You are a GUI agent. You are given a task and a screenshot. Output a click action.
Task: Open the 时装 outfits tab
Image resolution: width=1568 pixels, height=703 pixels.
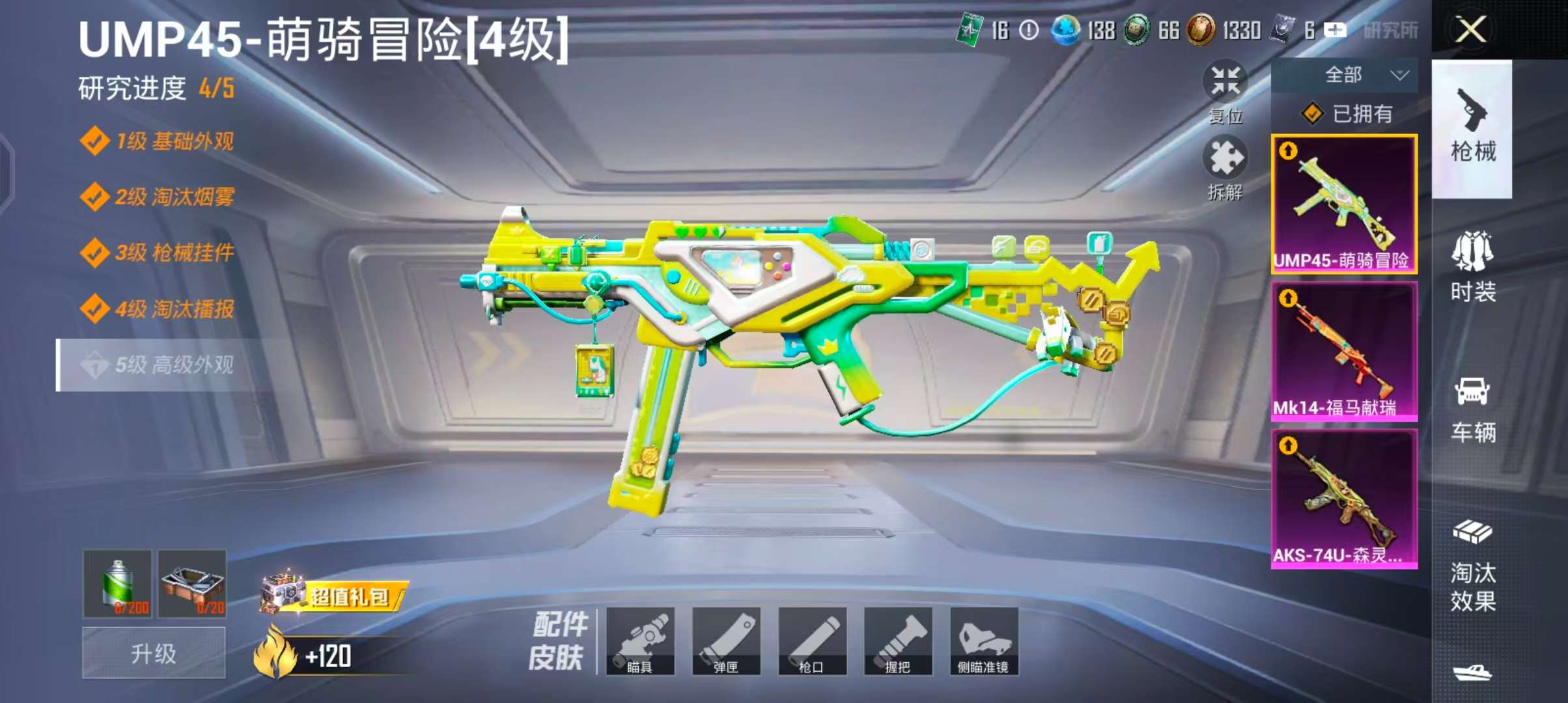[1472, 267]
